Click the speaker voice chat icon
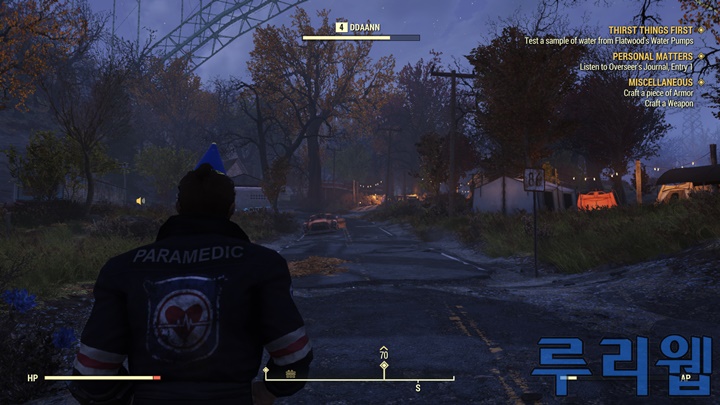The height and width of the screenshot is (405, 720). (140, 200)
